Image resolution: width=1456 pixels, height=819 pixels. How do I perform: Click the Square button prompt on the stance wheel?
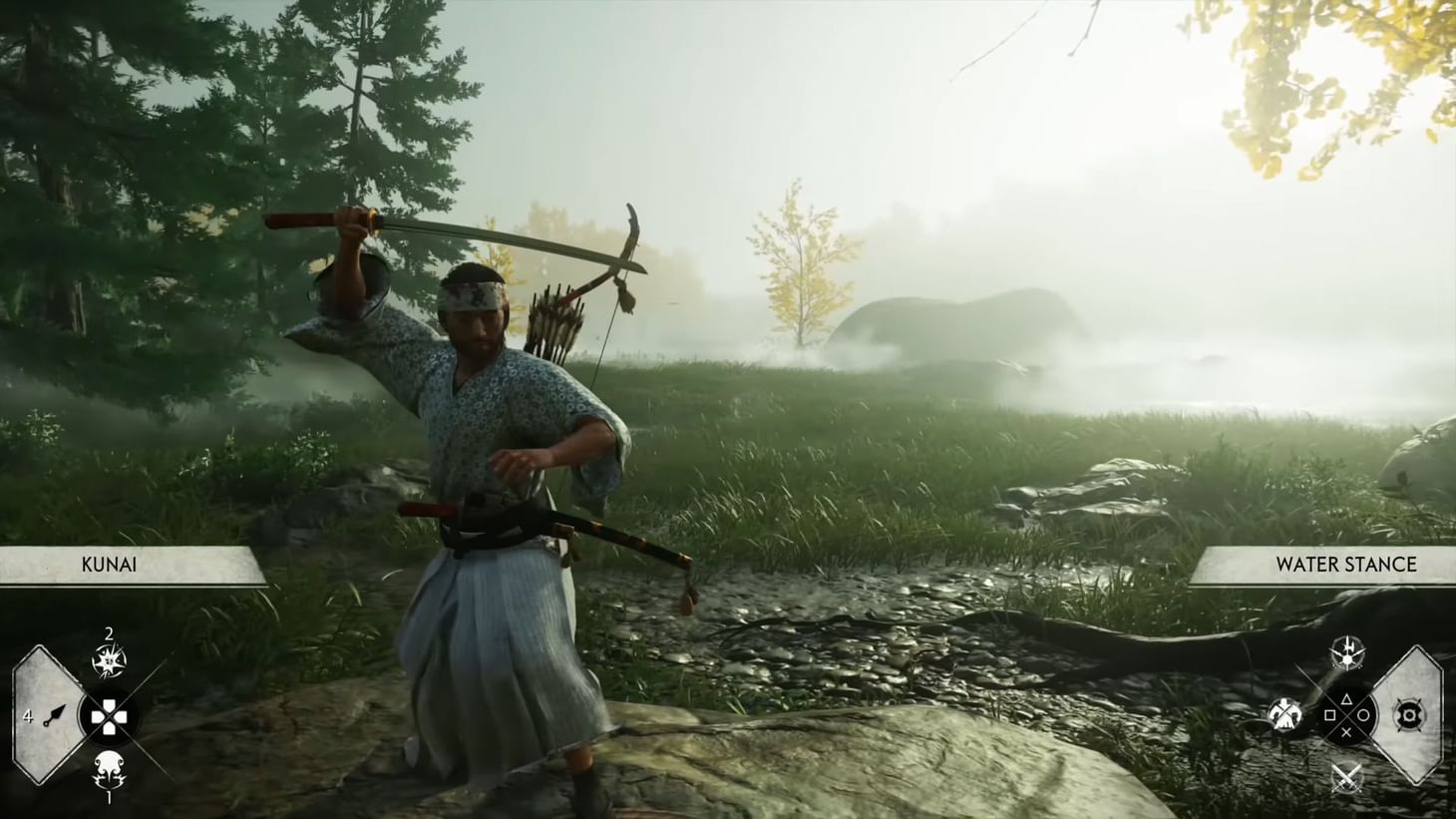click(1329, 716)
